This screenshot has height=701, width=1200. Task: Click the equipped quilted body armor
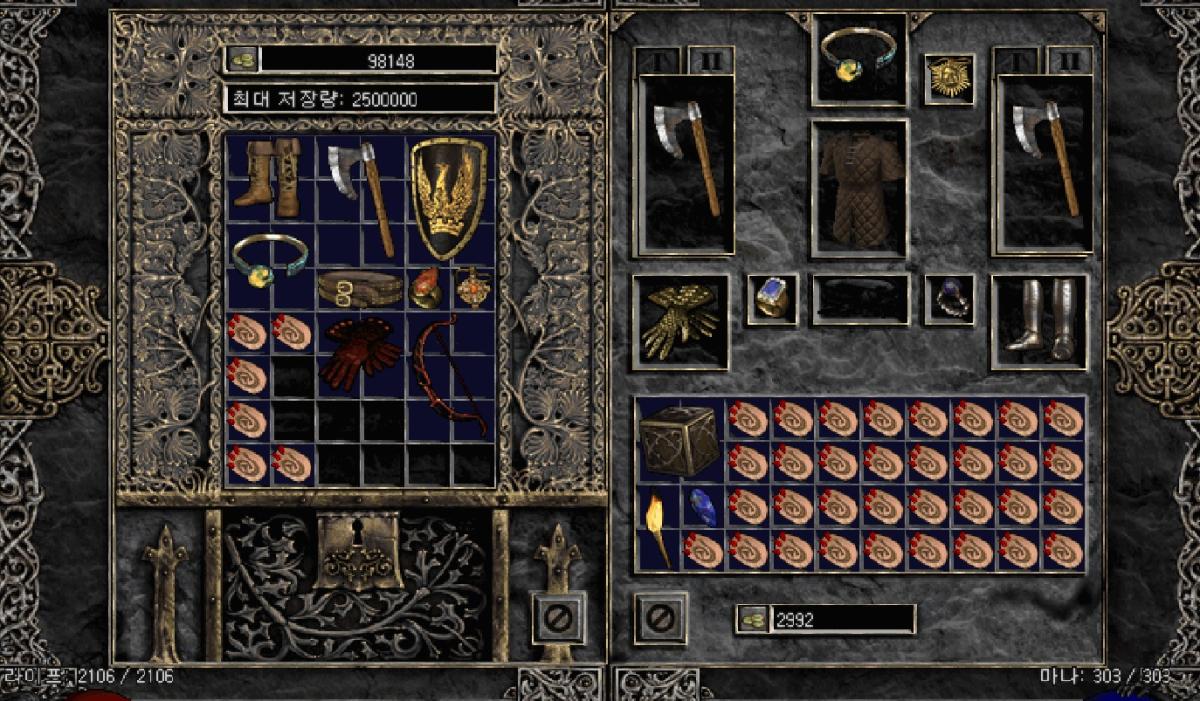859,187
